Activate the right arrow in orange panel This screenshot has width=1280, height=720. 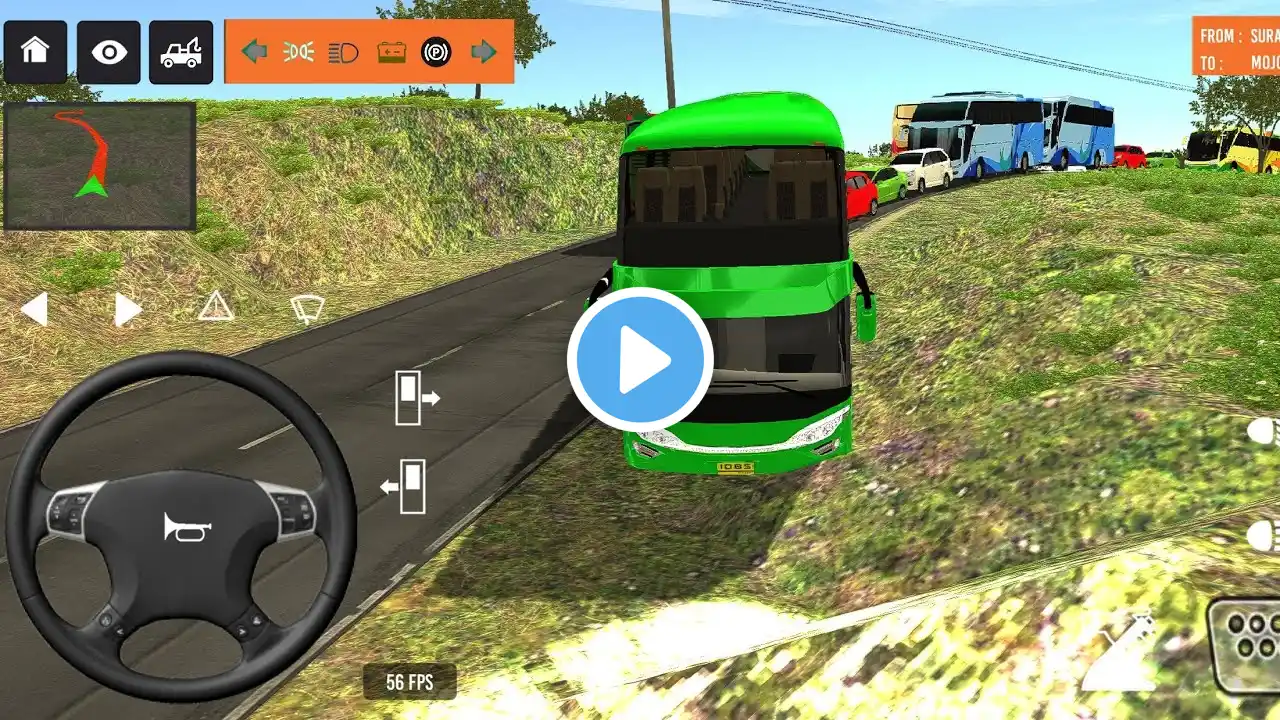pos(484,52)
